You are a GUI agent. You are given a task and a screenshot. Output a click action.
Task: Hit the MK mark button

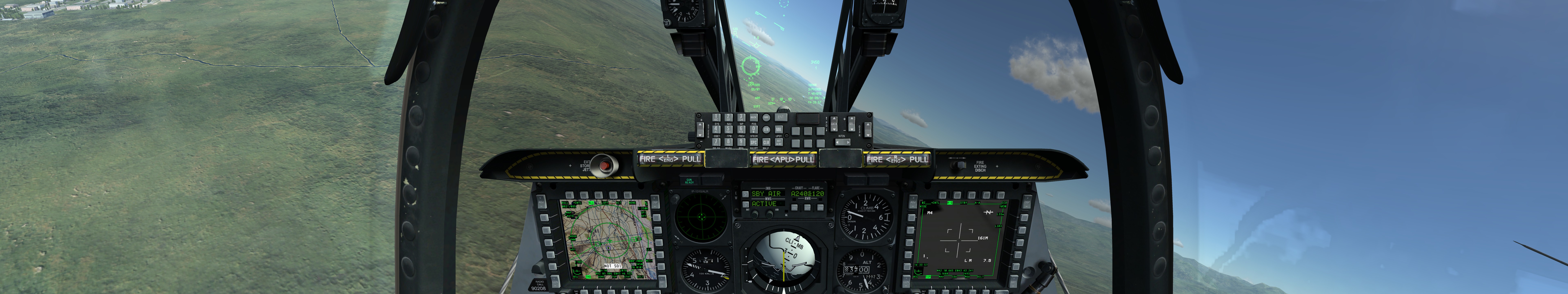pos(778,130)
